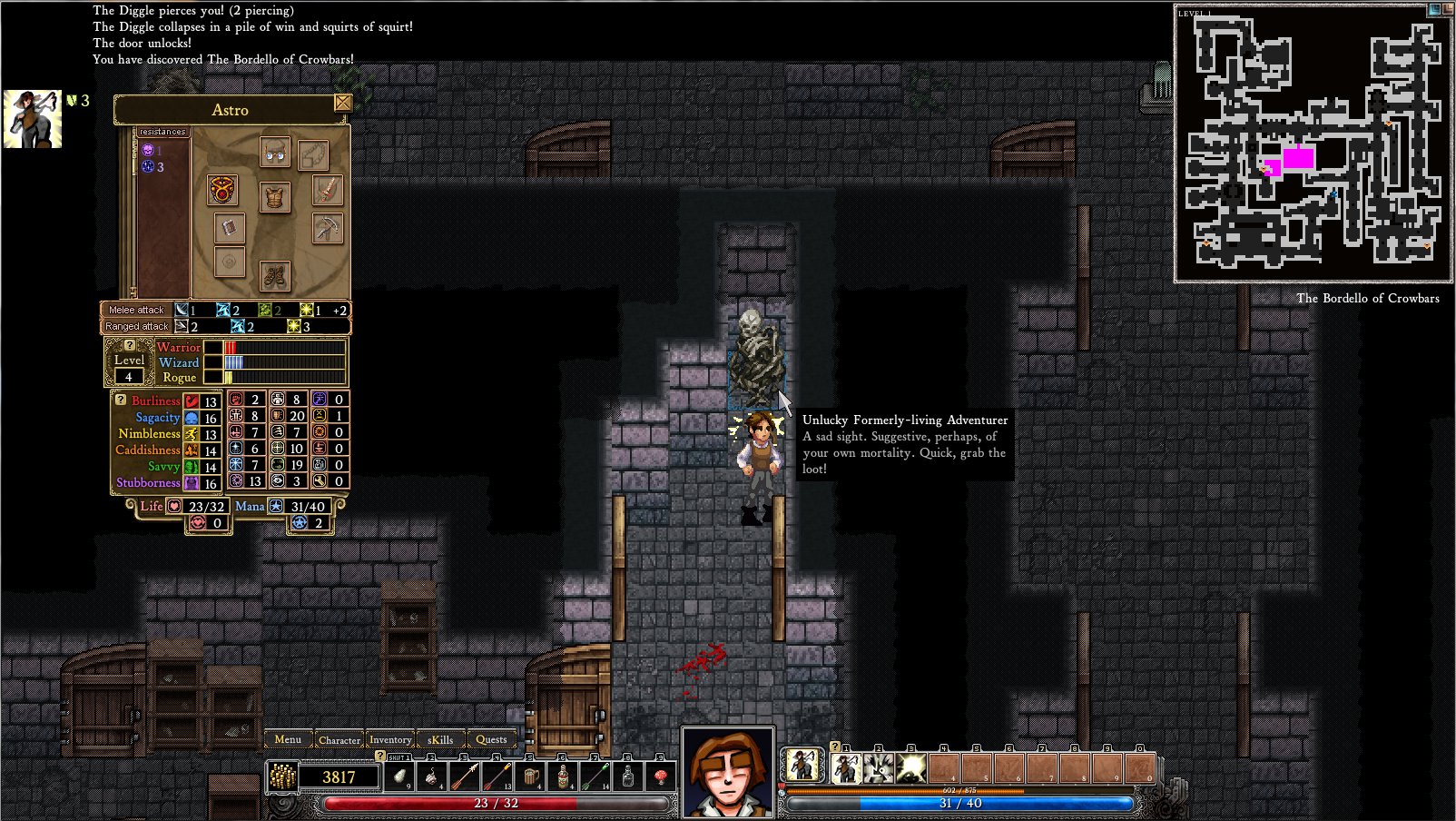Use the beer mug hotbar item
The height and width of the screenshot is (821, 1456).
530,776
